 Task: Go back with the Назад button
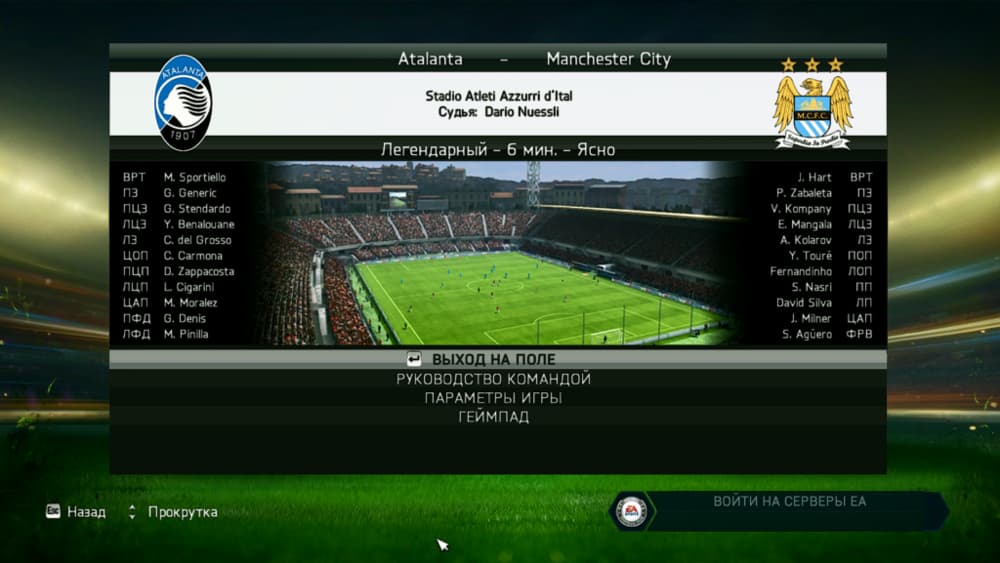point(76,512)
